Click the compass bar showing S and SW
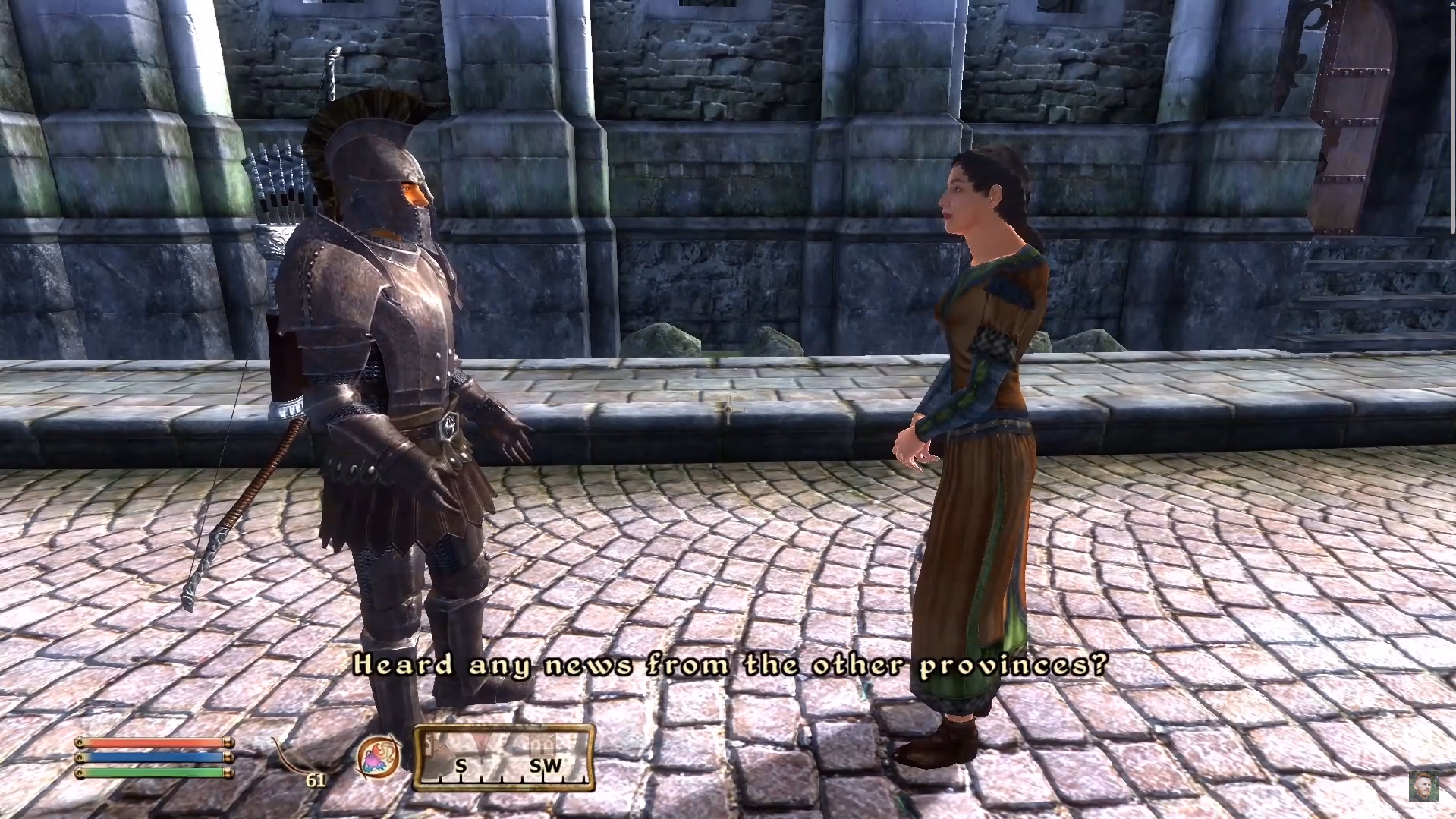 tap(504, 758)
